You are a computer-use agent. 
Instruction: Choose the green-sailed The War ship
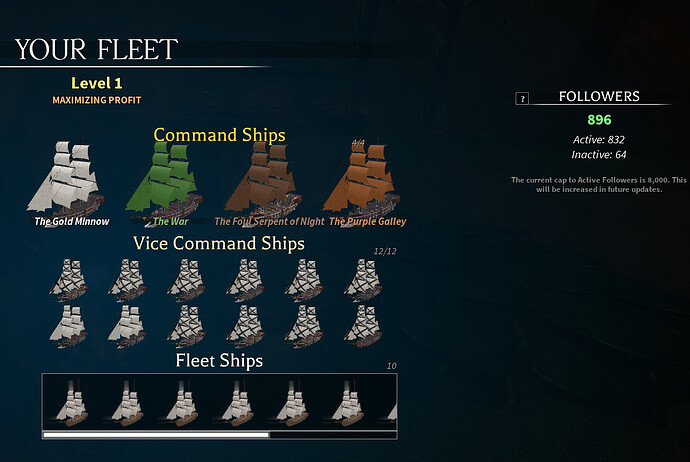tap(163, 180)
